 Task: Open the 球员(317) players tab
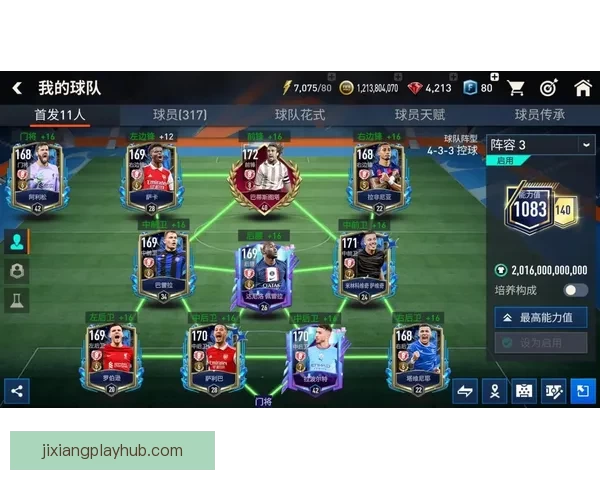click(180, 115)
